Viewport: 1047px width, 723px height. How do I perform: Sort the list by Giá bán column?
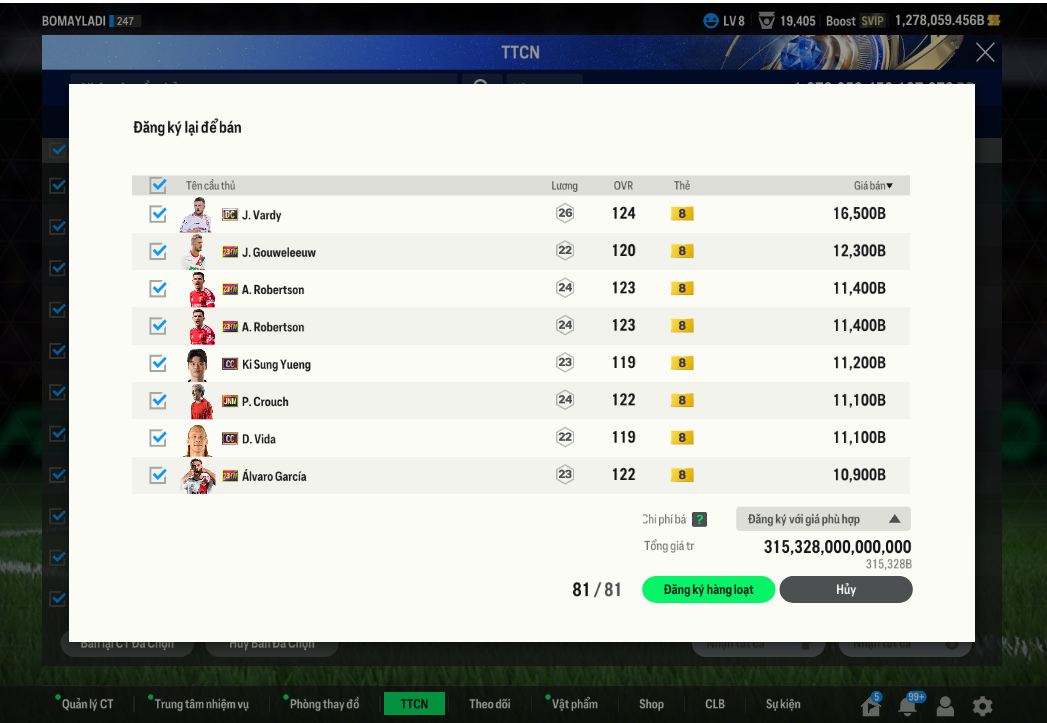873,186
